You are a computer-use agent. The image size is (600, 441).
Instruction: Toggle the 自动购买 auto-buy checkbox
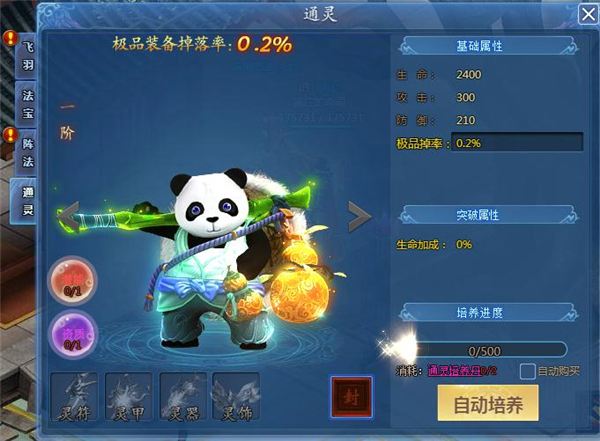(527, 371)
